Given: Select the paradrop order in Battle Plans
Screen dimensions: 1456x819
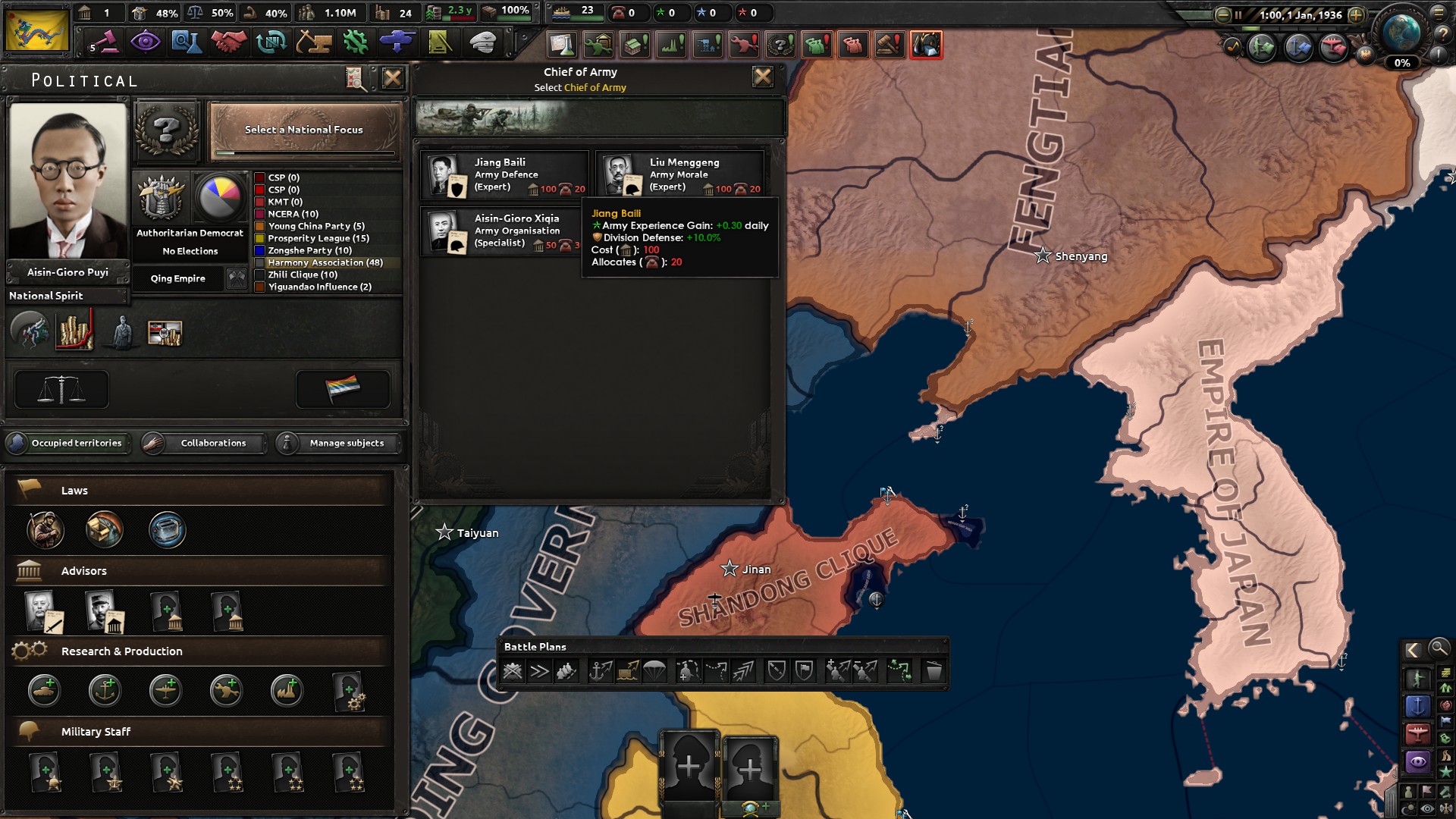Looking at the screenshot, I should pos(654,671).
